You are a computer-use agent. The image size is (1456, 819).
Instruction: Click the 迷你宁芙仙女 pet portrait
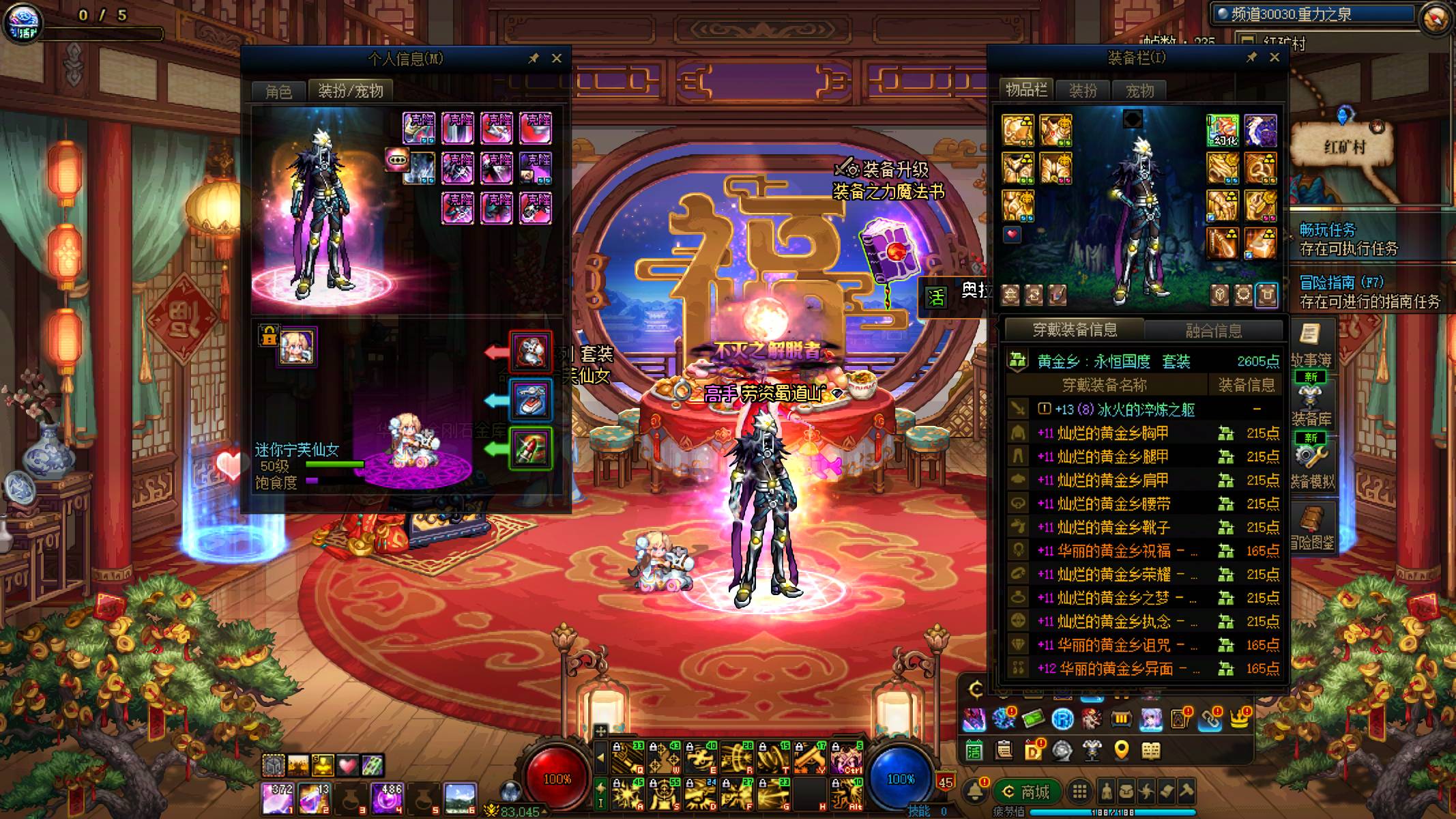click(x=297, y=346)
